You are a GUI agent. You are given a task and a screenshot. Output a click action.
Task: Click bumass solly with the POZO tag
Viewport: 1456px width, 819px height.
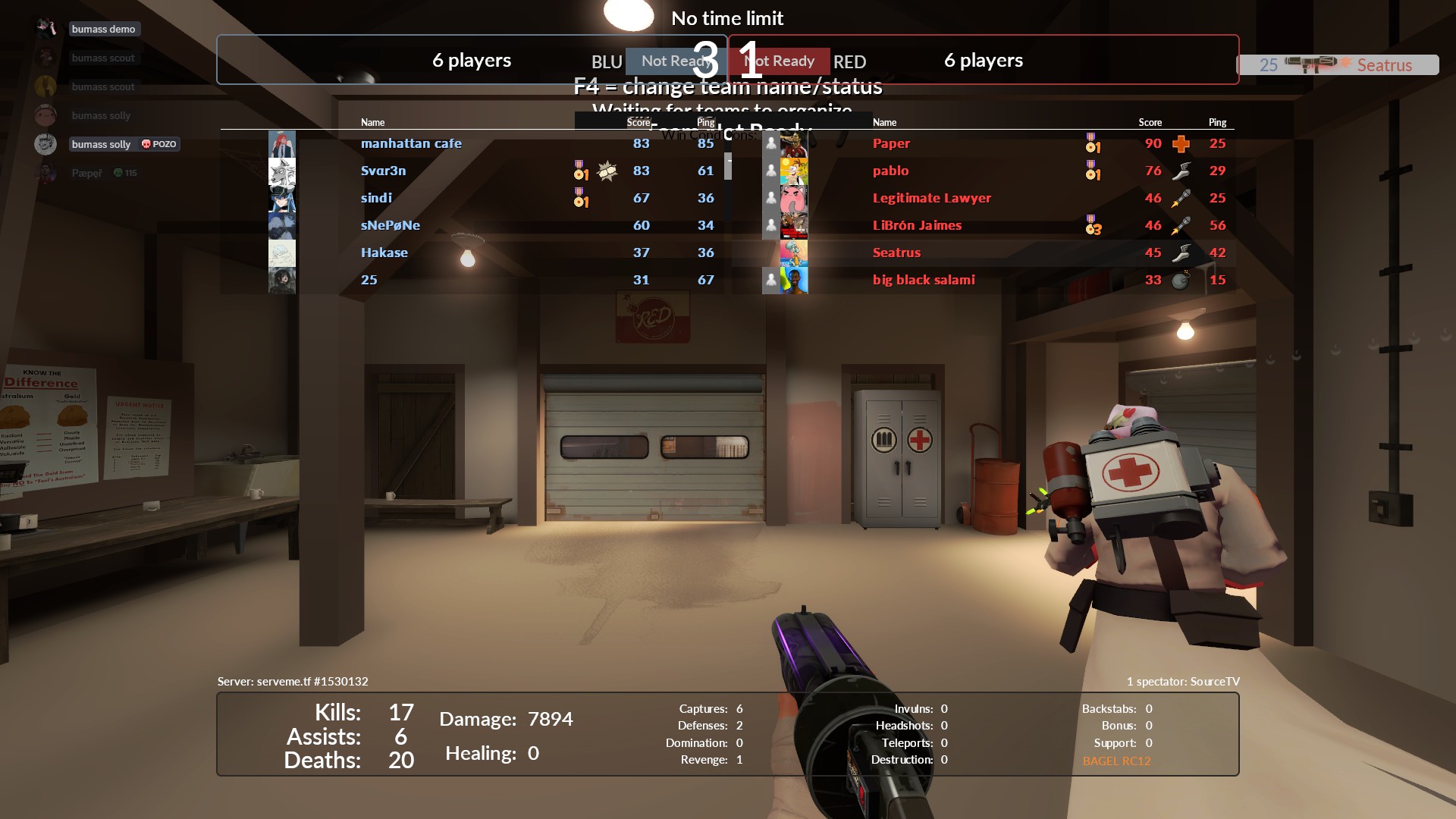pyautogui.click(x=102, y=144)
